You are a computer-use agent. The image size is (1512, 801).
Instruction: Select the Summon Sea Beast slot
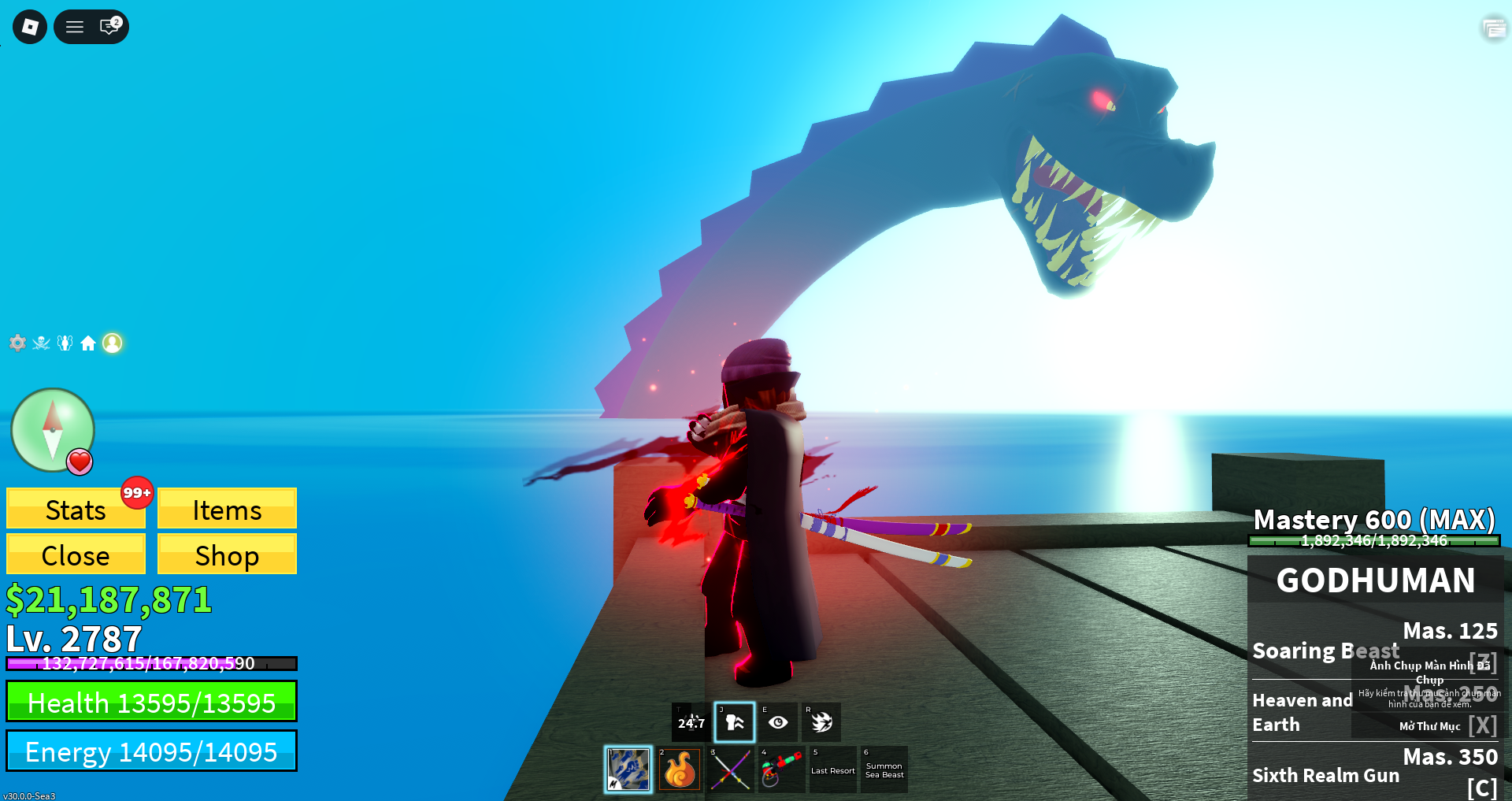click(x=884, y=769)
